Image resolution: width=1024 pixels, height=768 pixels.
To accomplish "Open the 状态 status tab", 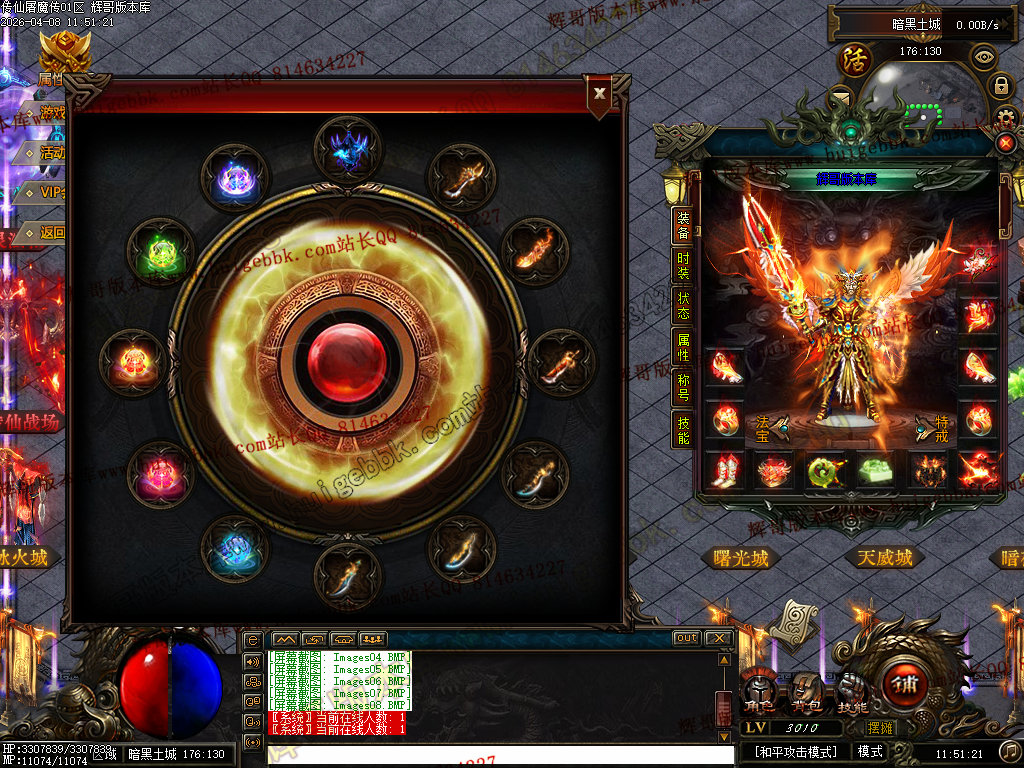I will pos(683,306).
